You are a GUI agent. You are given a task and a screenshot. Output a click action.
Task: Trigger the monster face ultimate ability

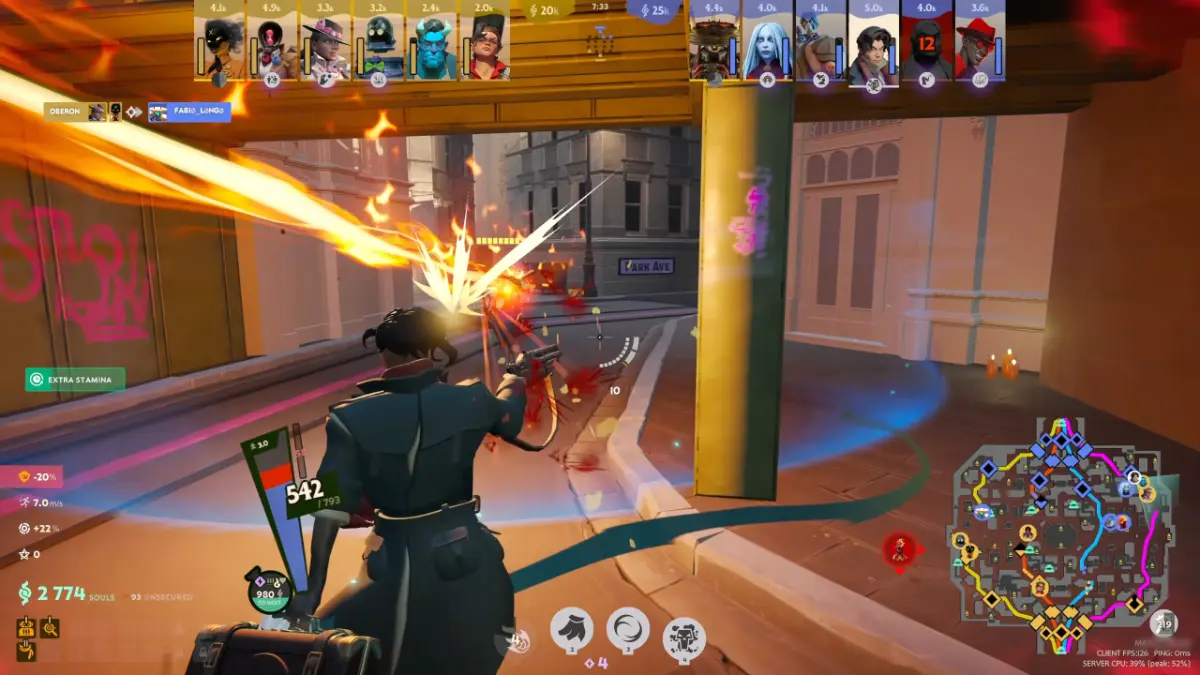click(x=684, y=638)
